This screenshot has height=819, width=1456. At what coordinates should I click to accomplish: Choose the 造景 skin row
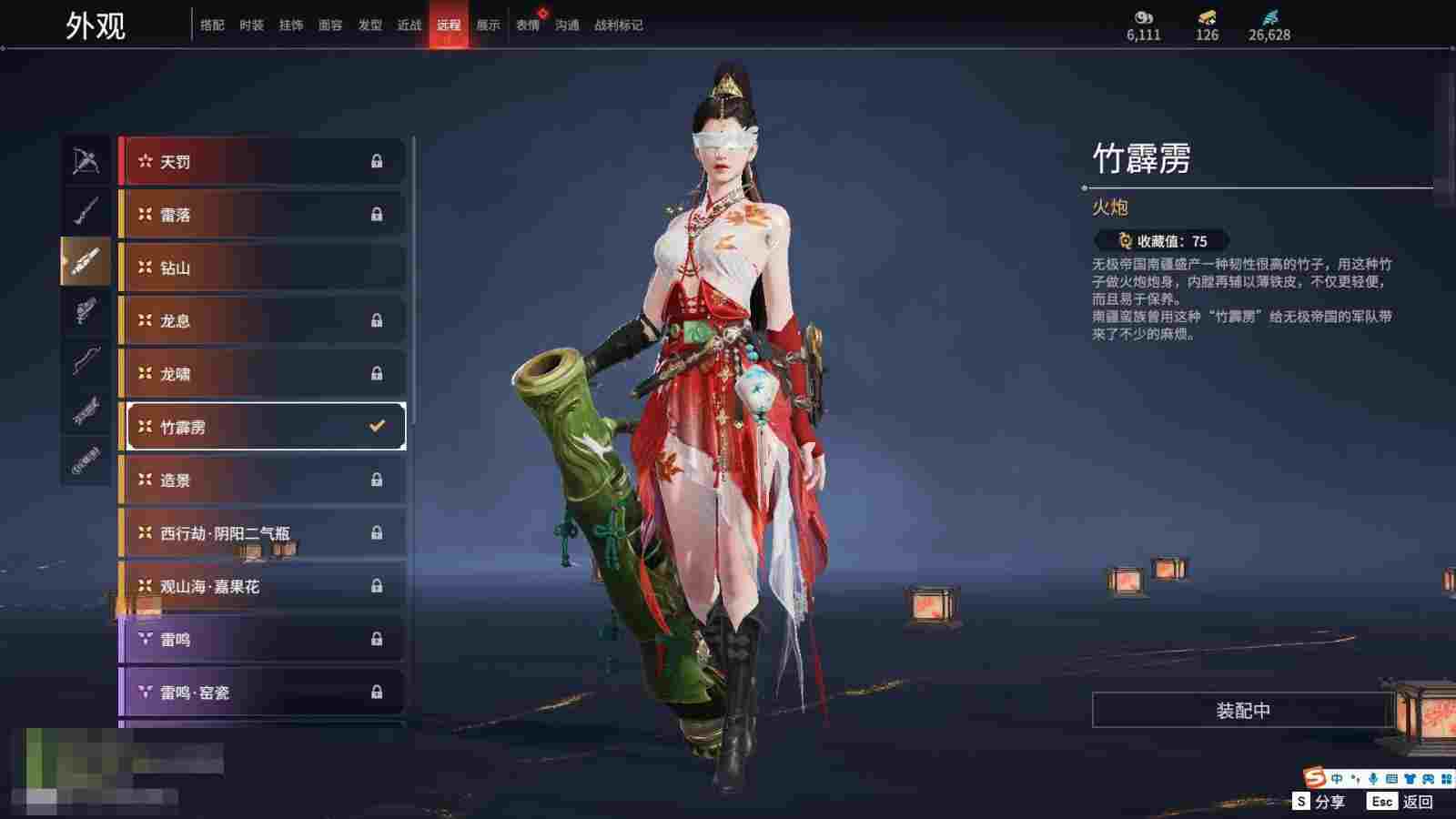[262, 480]
